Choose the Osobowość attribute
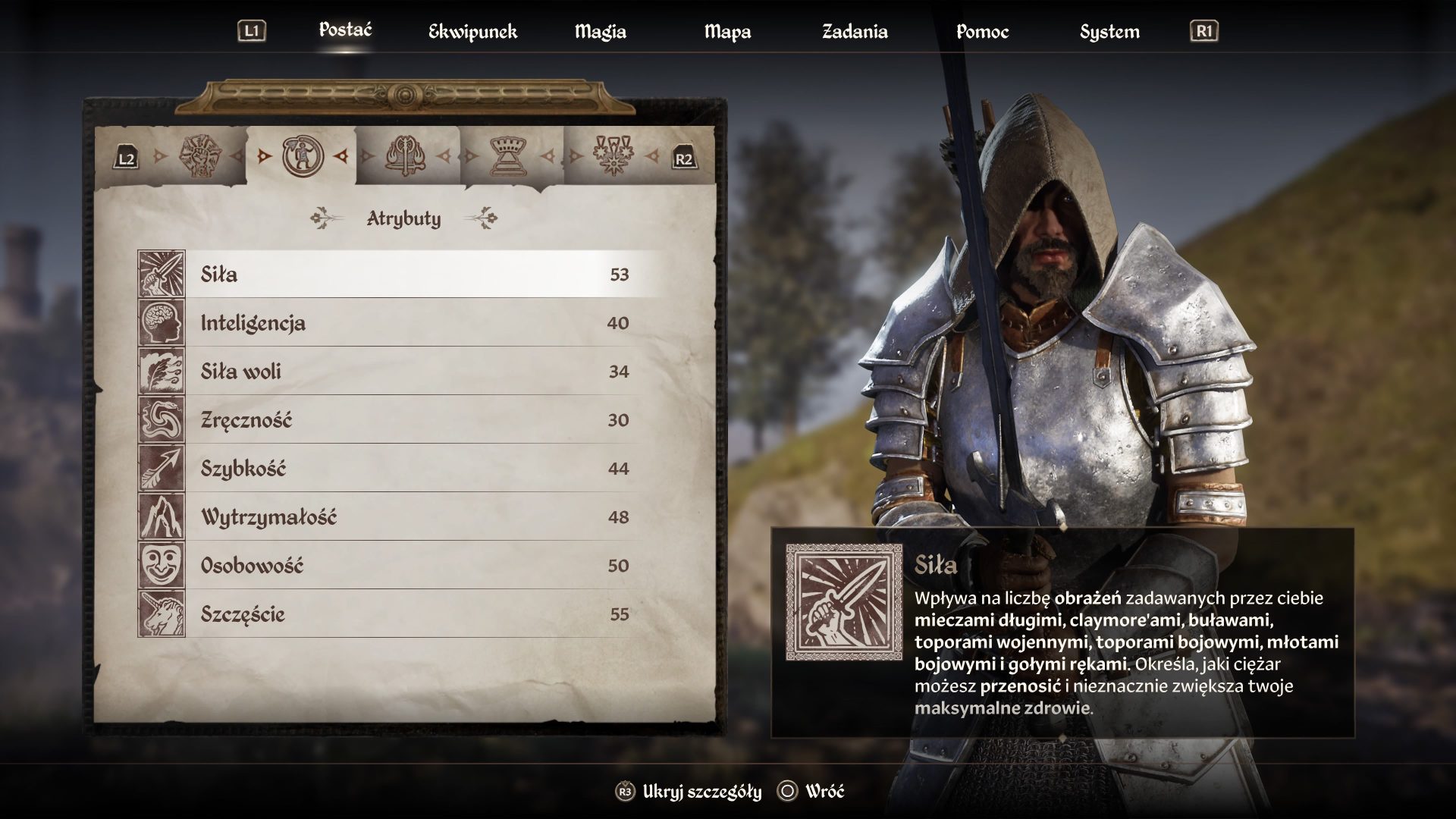Image resolution: width=1456 pixels, height=819 pixels. click(409, 566)
